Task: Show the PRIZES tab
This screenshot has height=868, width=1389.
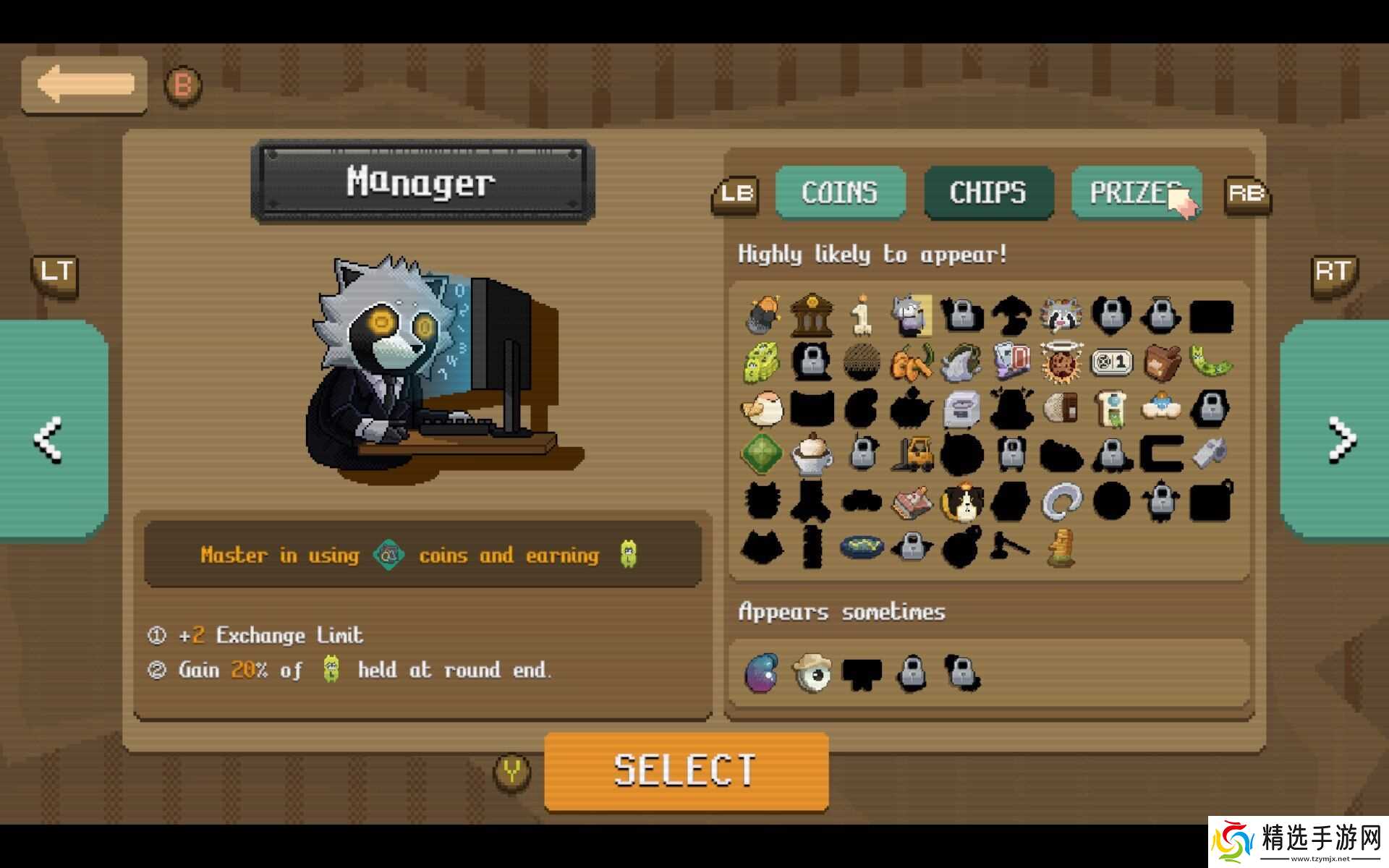Action: 1135,192
